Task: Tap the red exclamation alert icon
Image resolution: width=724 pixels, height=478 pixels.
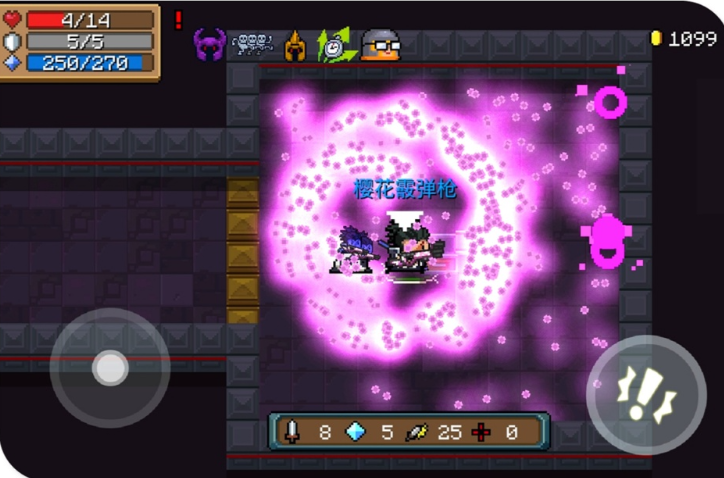Action: tap(179, 20)
